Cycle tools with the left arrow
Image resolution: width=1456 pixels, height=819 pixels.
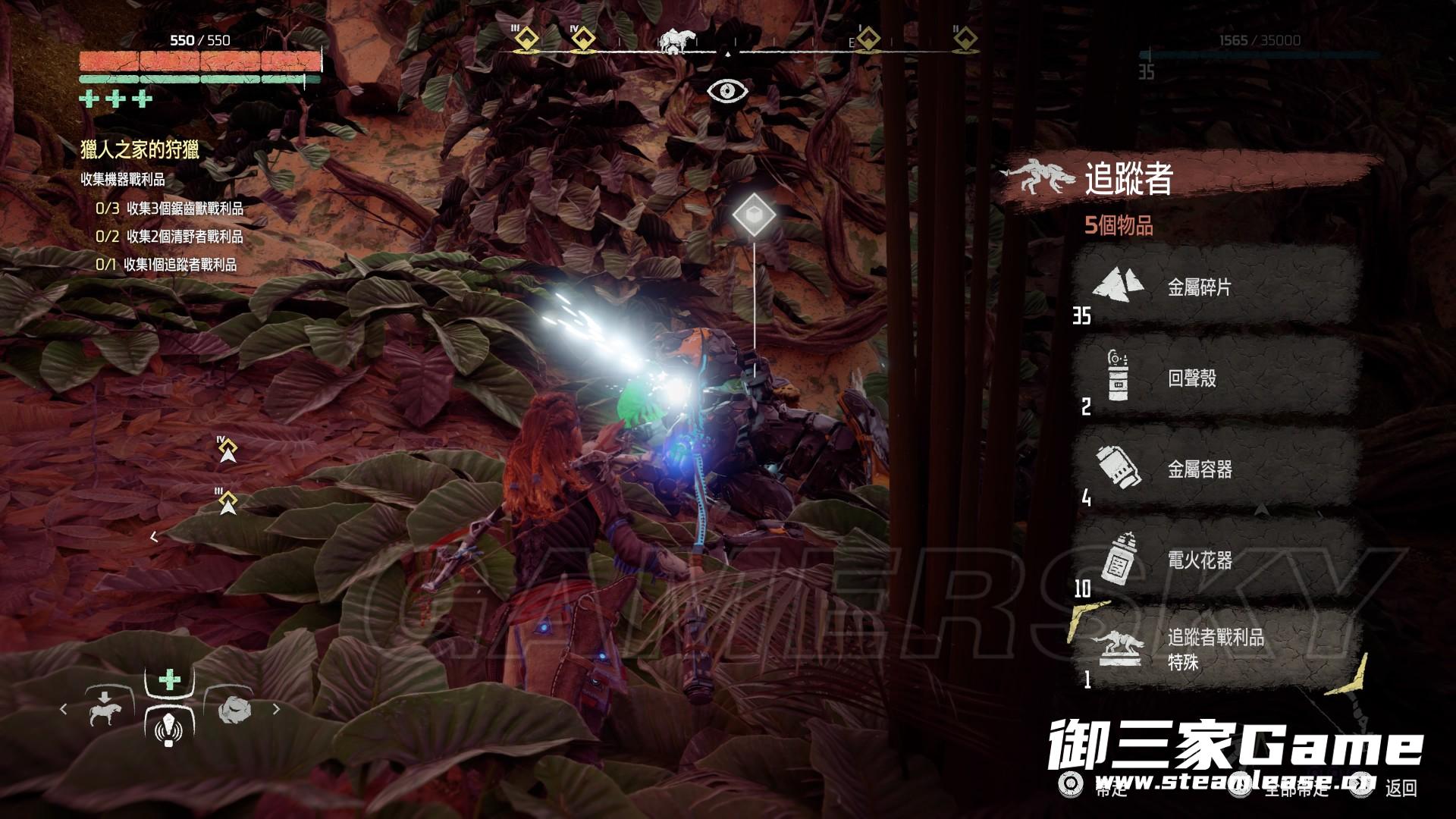point(64,710)
